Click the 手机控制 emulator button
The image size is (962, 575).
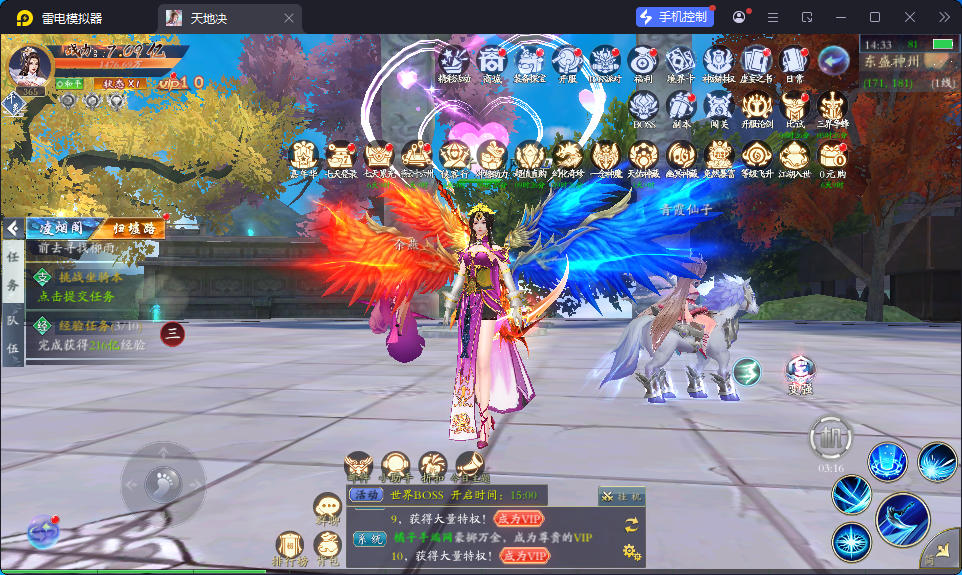pyautogui.click(x=675, y=17)
